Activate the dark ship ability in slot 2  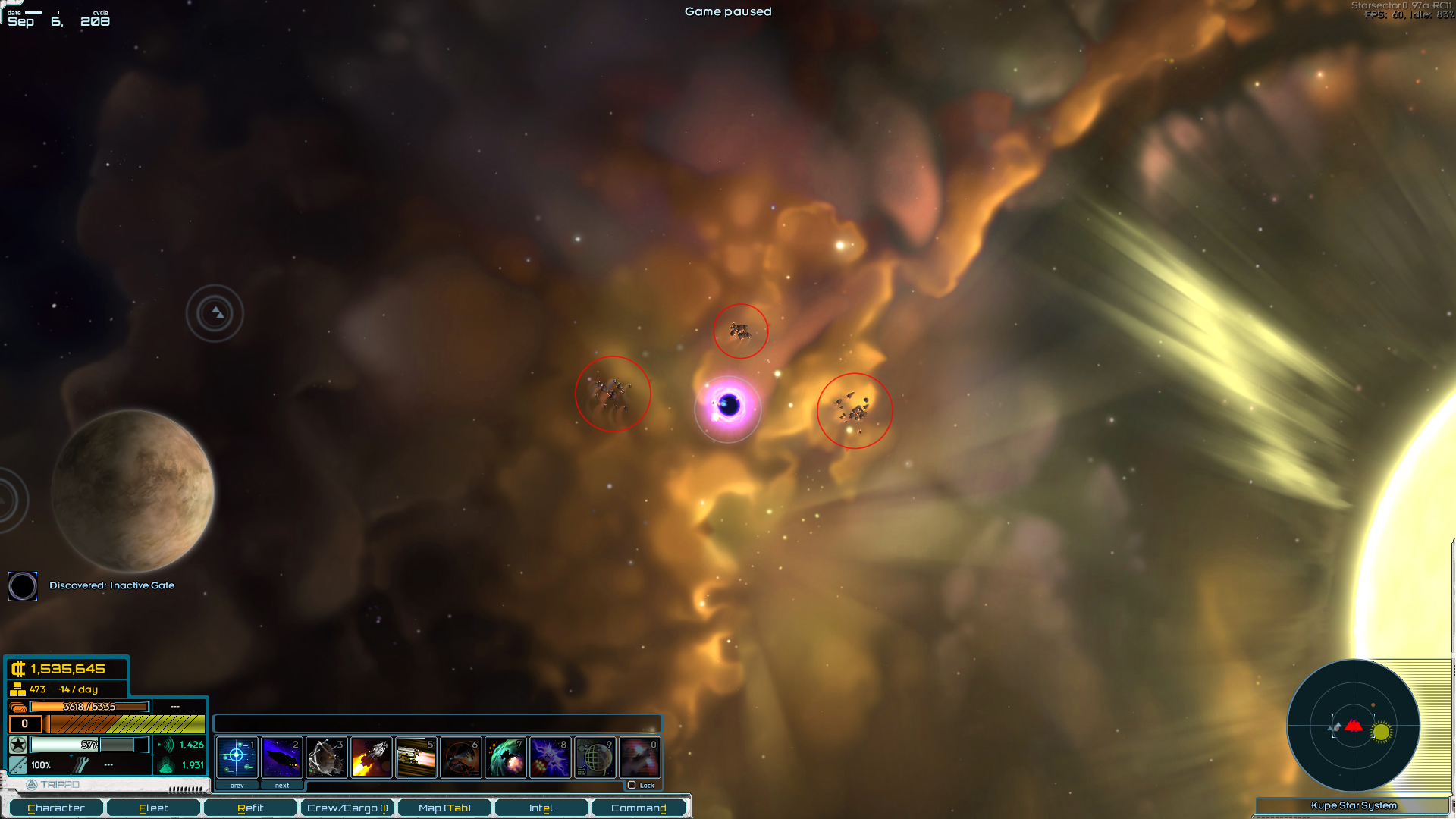coord(281,757)
